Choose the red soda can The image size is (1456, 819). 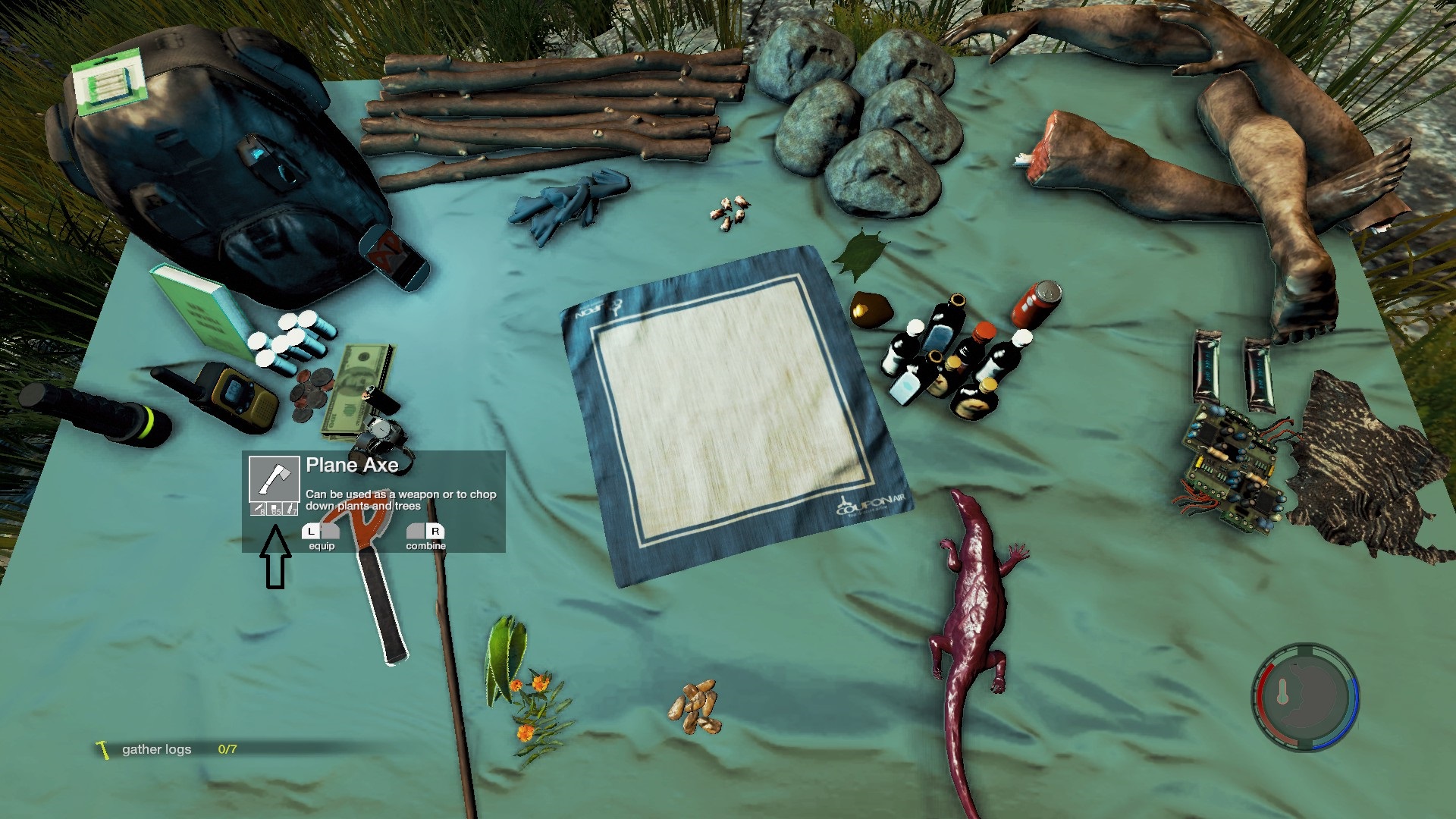point(1035,302)
